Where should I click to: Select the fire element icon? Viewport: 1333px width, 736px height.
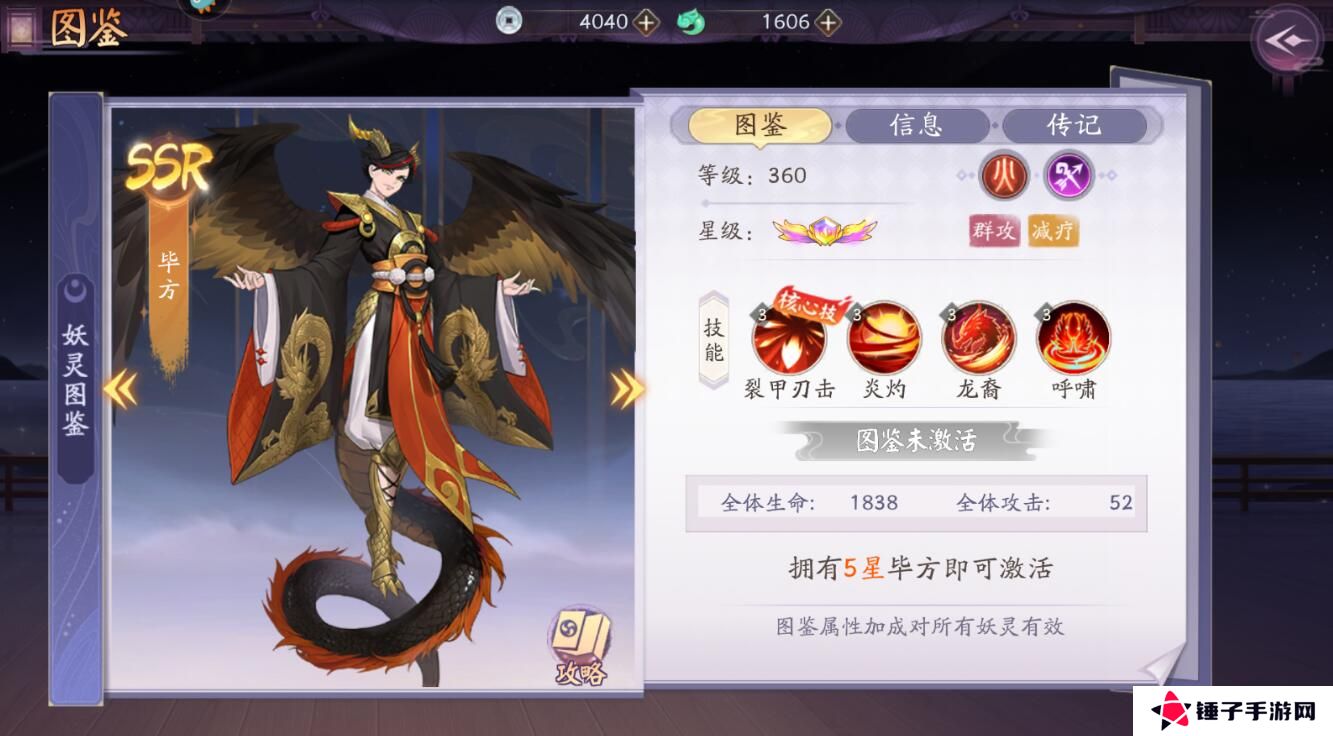(1003, 176)
